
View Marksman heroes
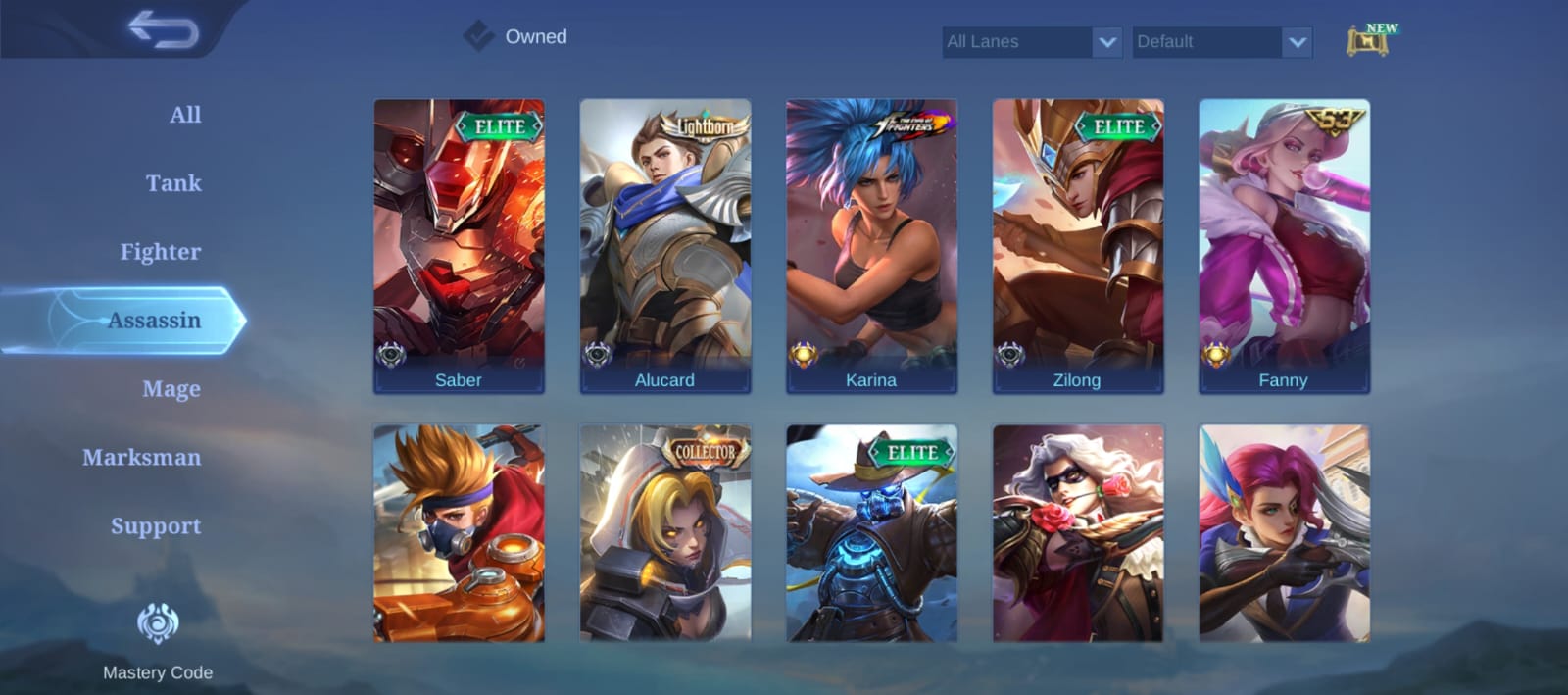pyautogui.click(x=141, y=458)
